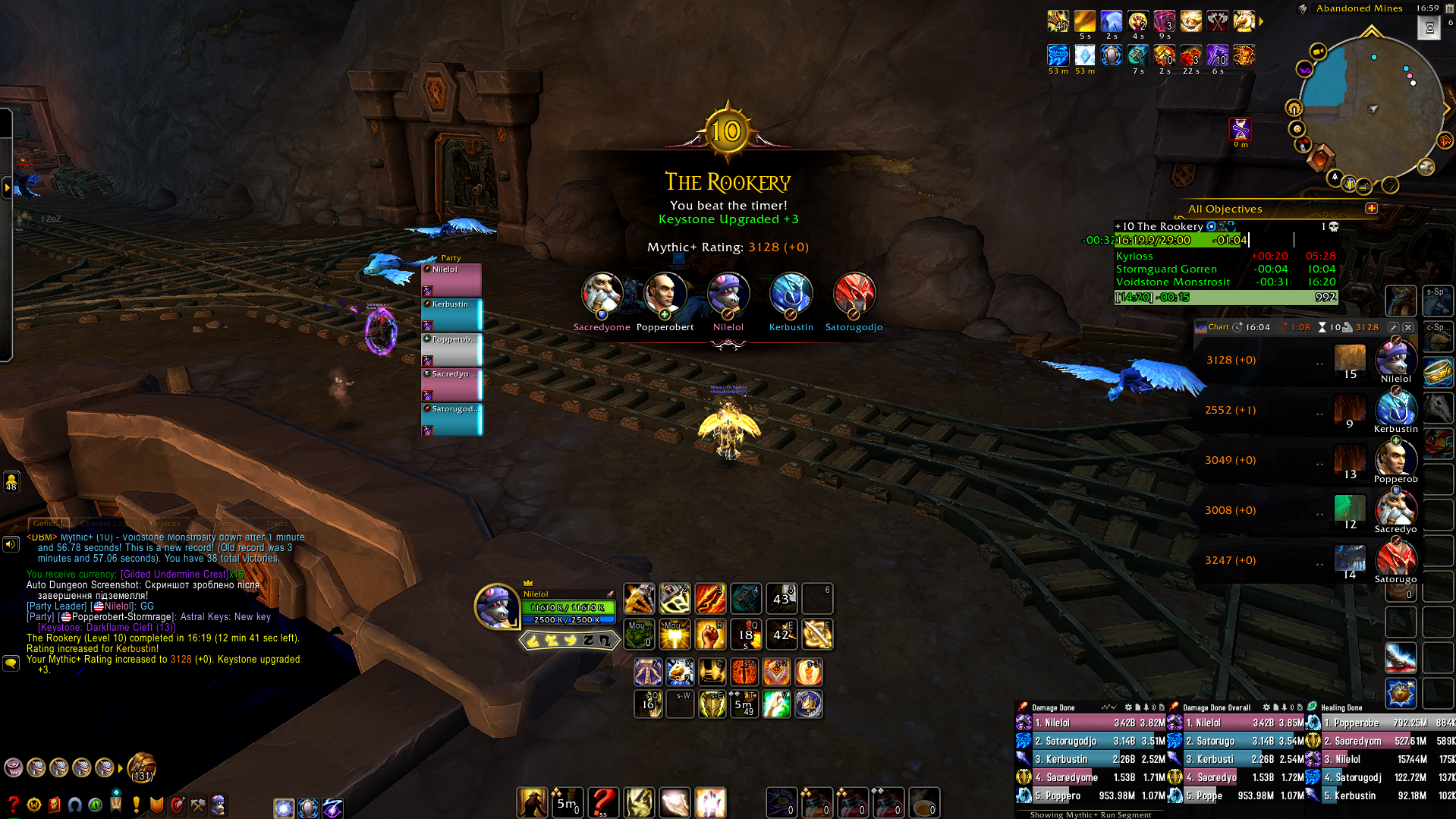The height and width of the screenshot is (819, 1456).
Task: Open the chart panel's wrench settings
Action: pos(1393,327)
